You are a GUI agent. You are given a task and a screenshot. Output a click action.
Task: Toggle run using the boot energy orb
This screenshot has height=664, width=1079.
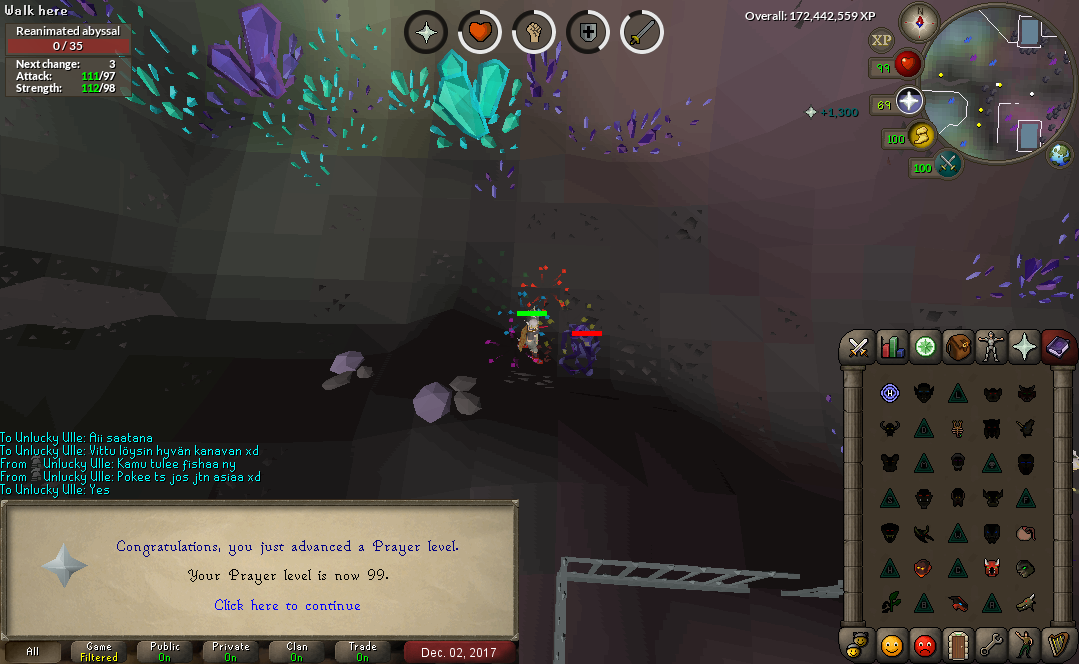[x=920, y=136]
